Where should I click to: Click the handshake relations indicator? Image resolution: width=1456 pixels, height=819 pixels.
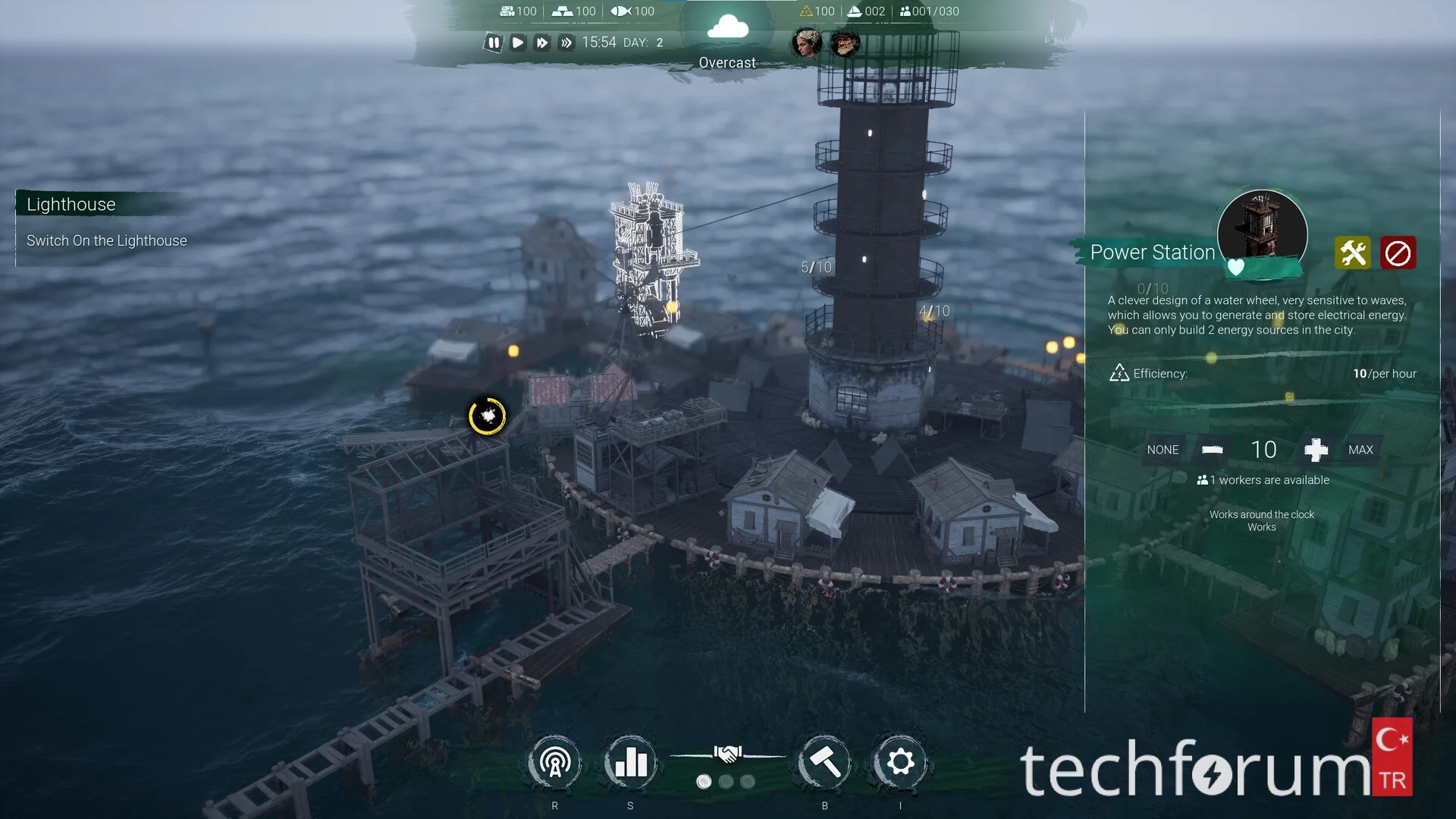click(727, 754)
